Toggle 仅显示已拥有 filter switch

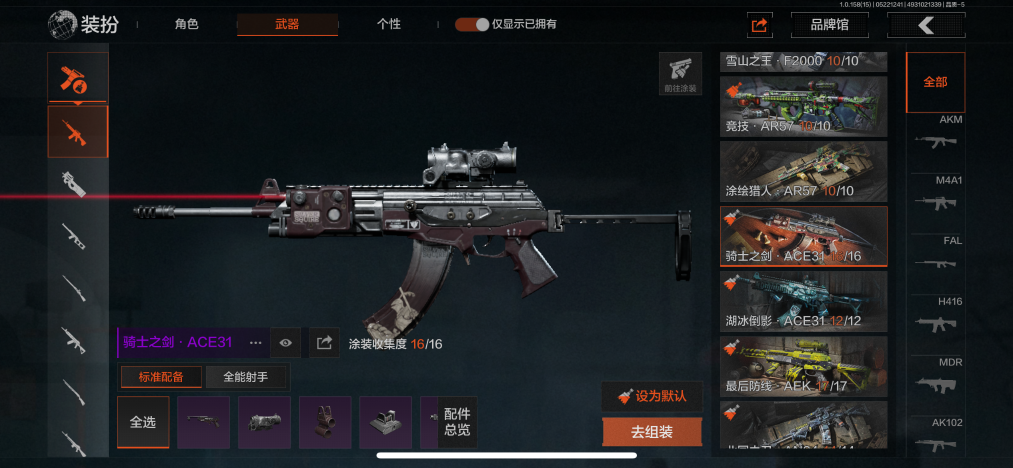point(471,24)
